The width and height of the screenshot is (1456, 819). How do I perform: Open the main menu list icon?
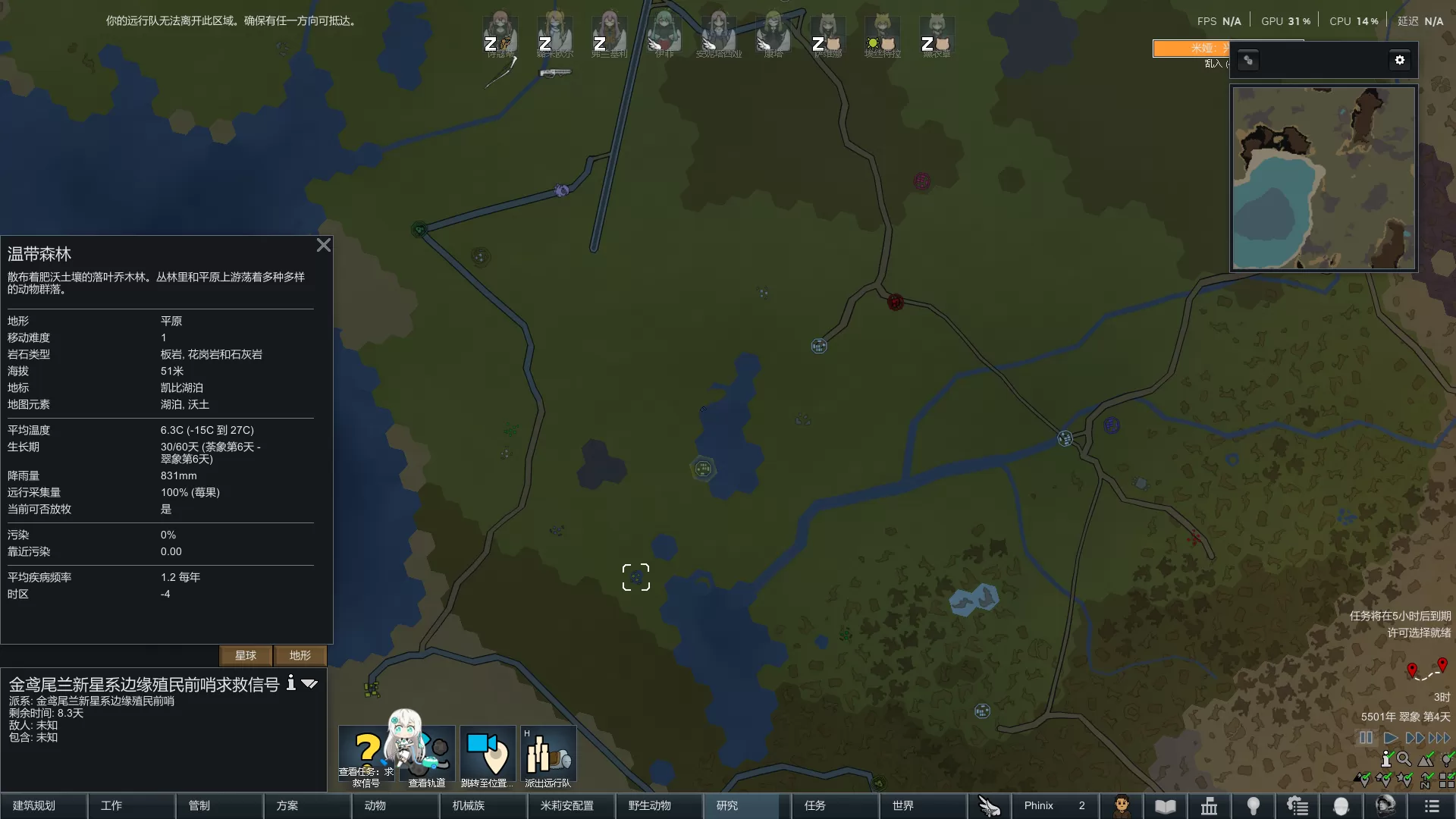[x=1432, y=806]
